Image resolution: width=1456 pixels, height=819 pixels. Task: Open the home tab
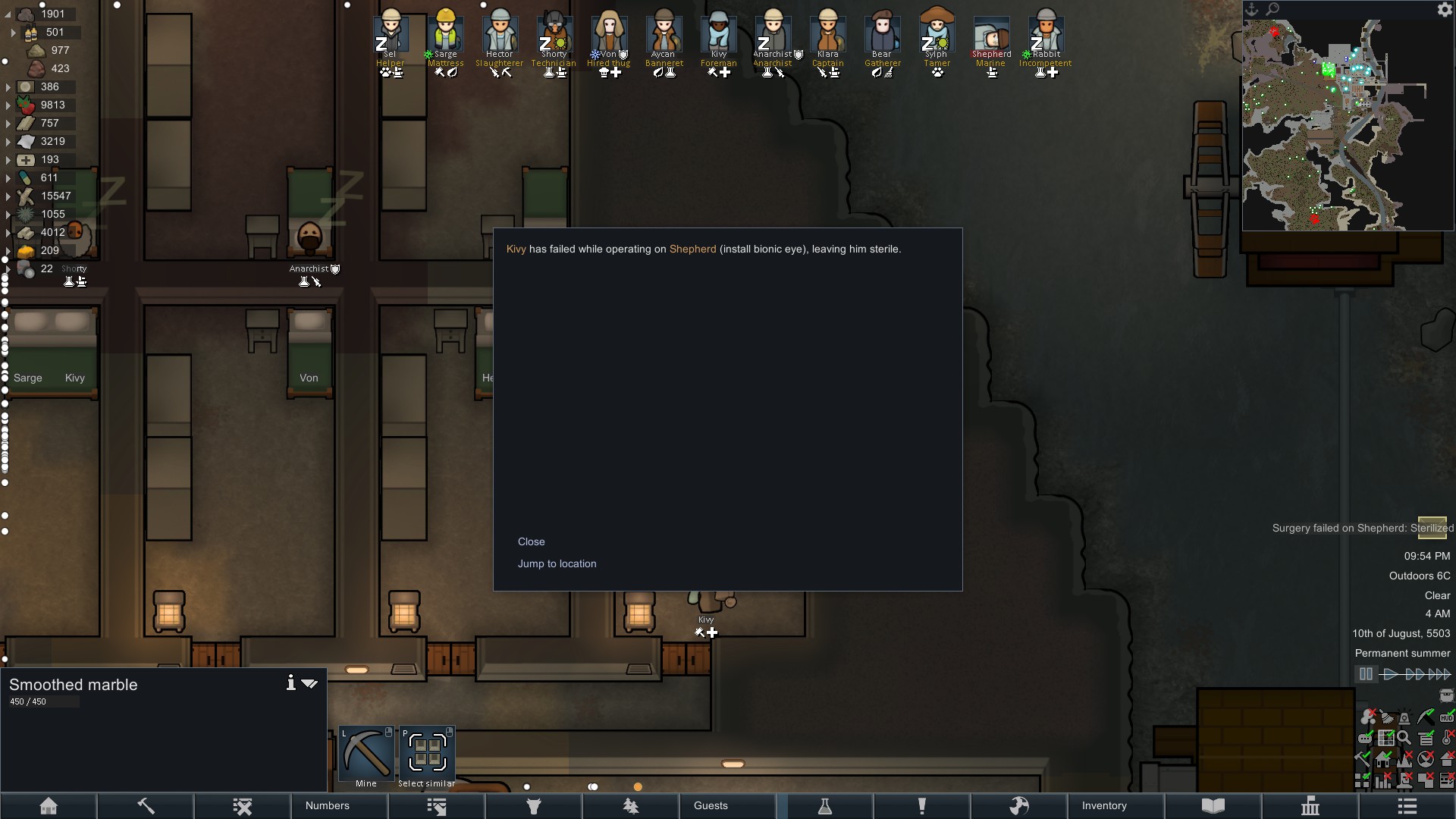coord(49,805)
